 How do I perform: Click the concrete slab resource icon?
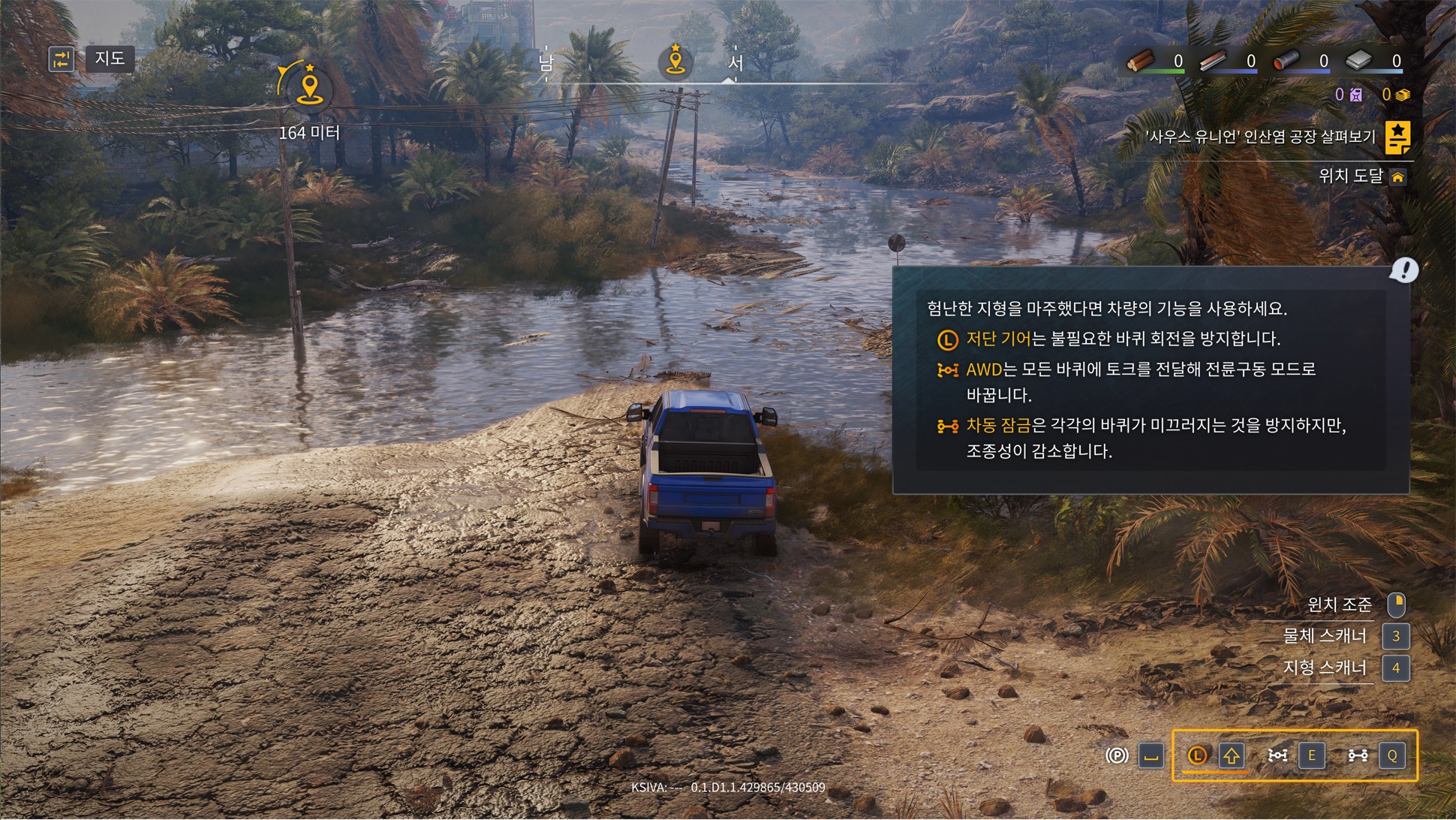pyautogui.click(x=1359, y=61)
